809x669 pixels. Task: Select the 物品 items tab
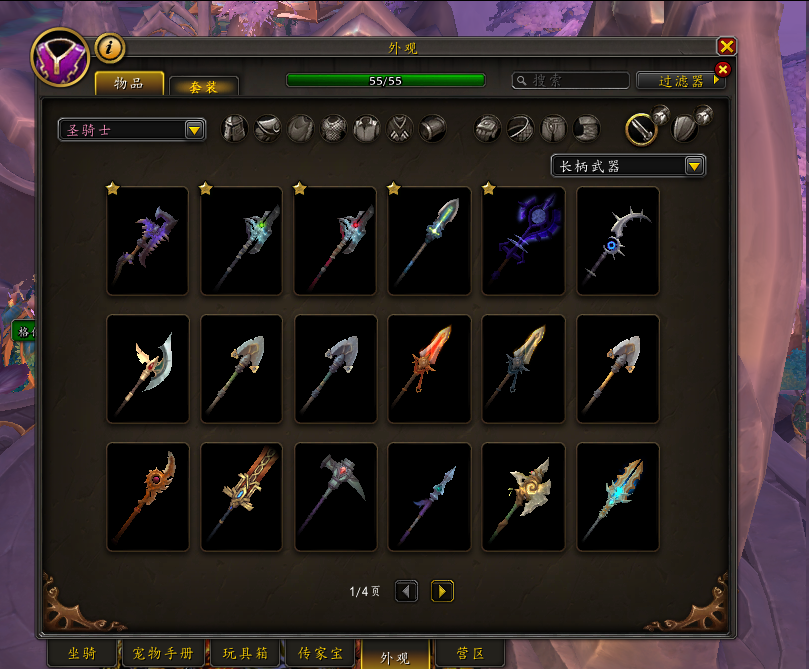coord(129,83)
